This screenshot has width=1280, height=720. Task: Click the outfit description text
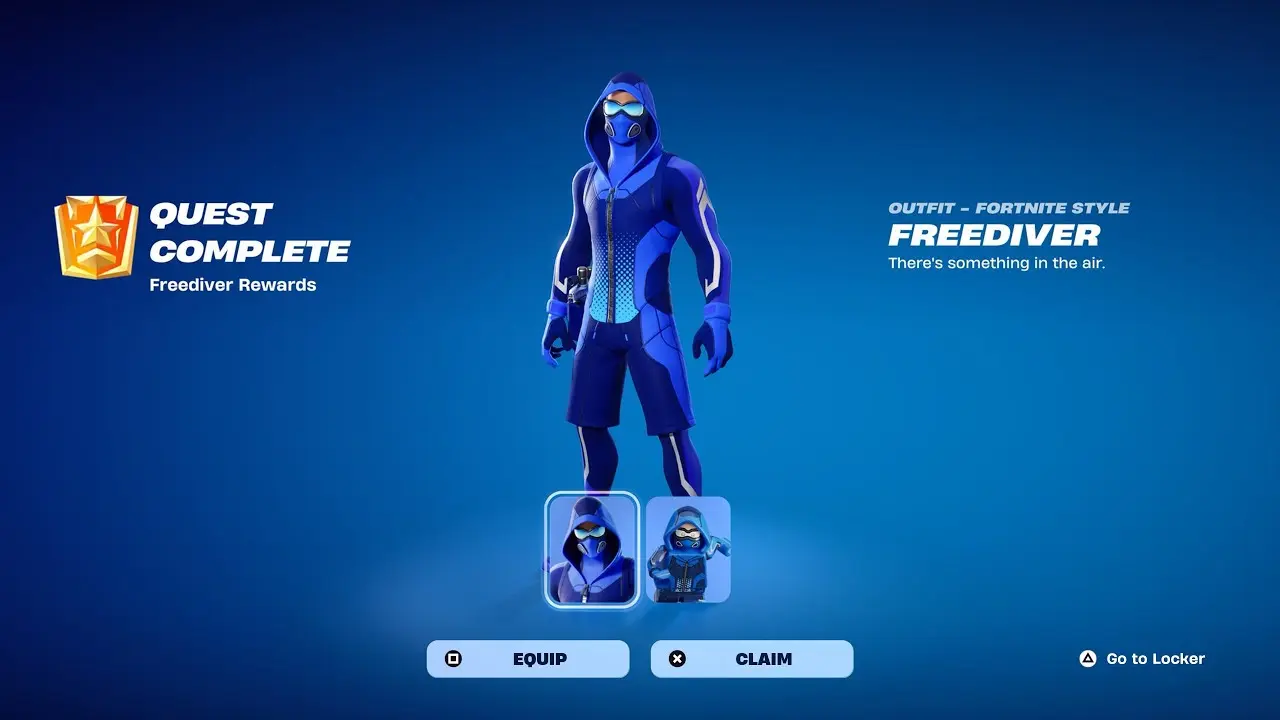point(995,263)
